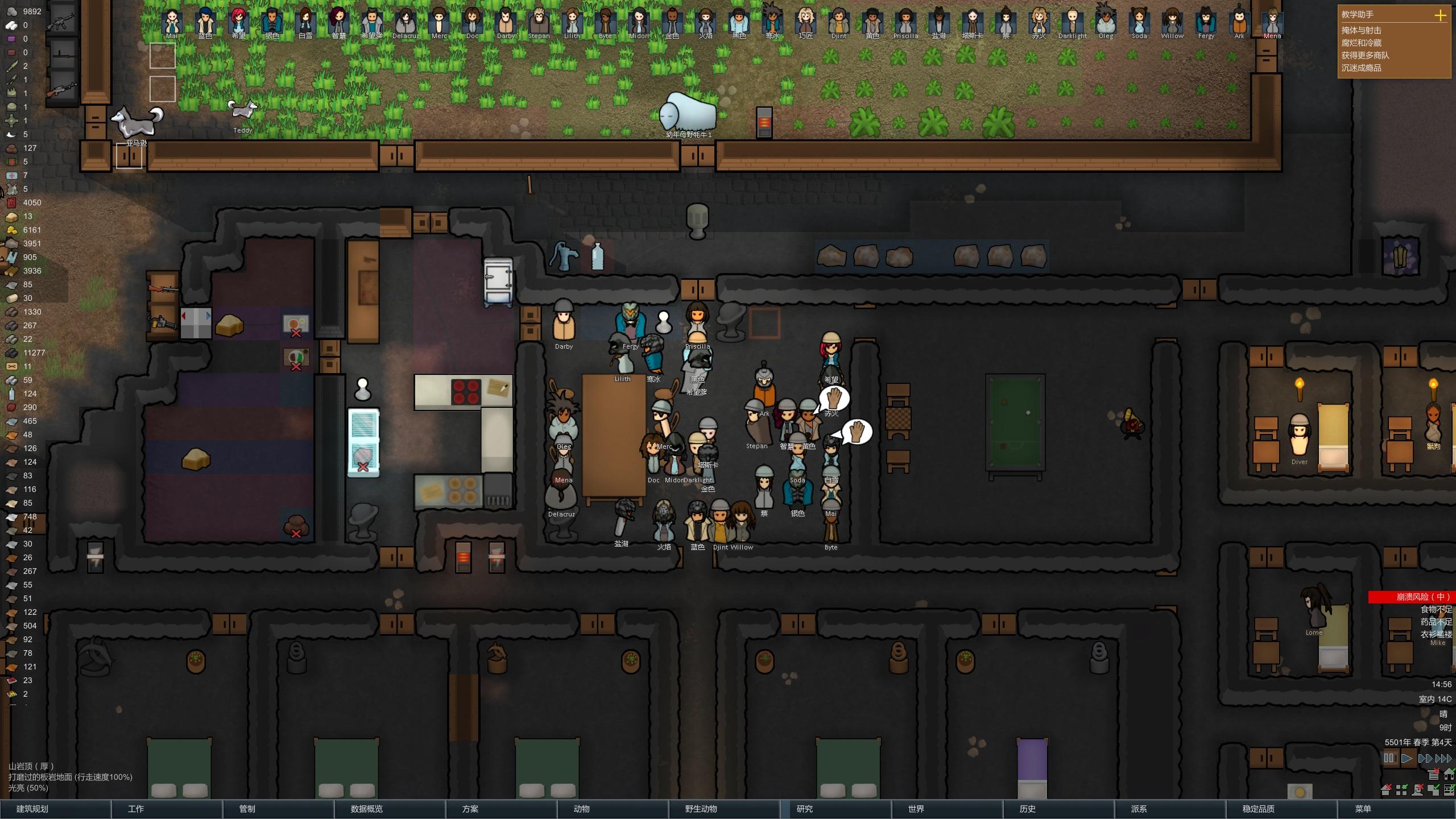Click the purple cloth color swatch showing zero
This screenshot has height=819, width=1456.
(x=11, y=39)
